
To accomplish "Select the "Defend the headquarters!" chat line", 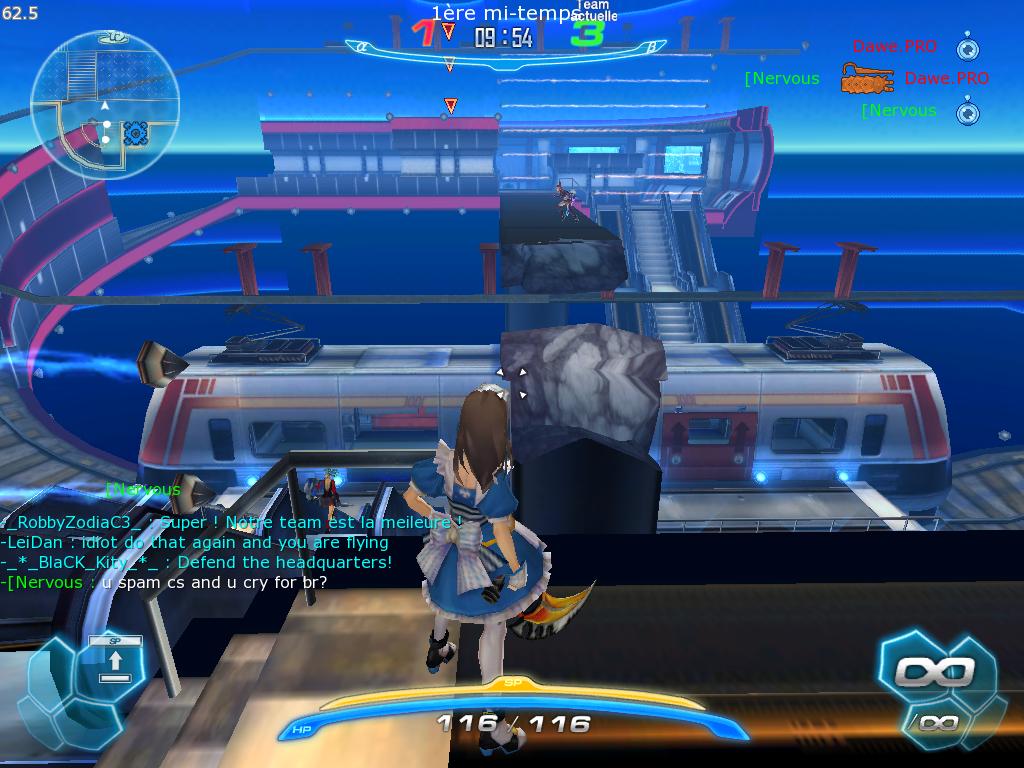I will tap(197, 562).
